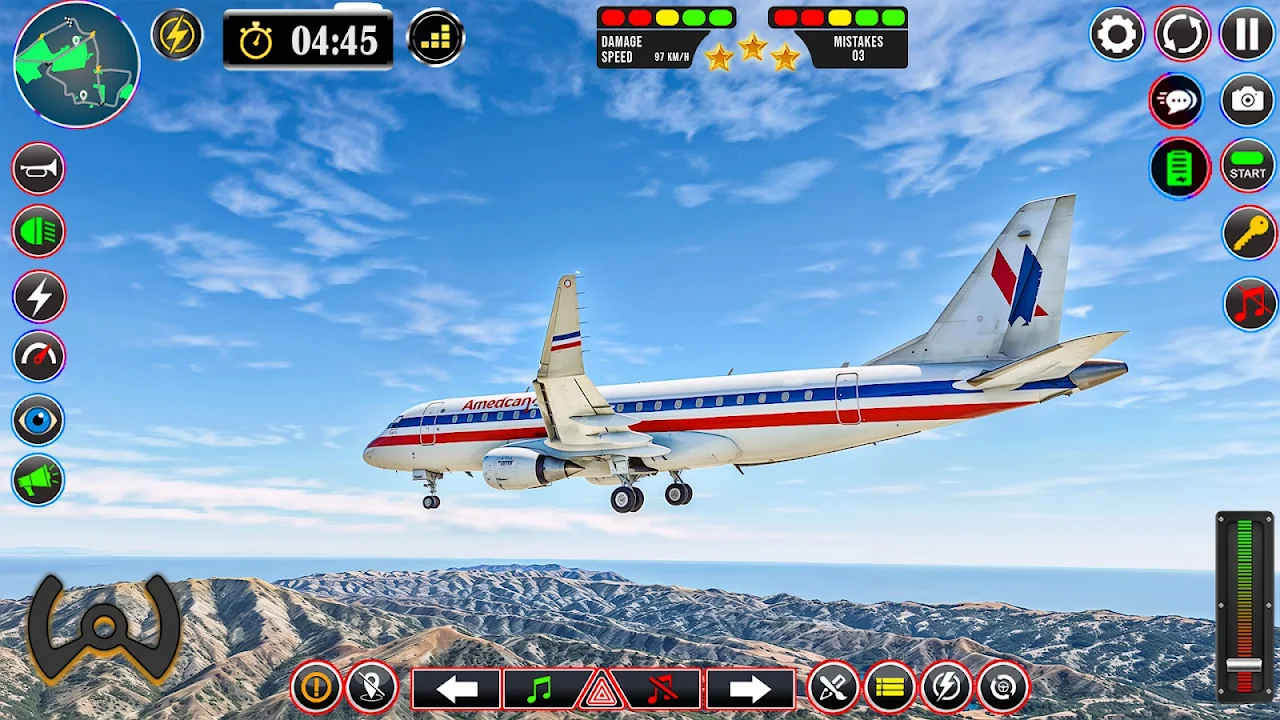
Task: Click the golden key icon
Action: coord(1249,233)
